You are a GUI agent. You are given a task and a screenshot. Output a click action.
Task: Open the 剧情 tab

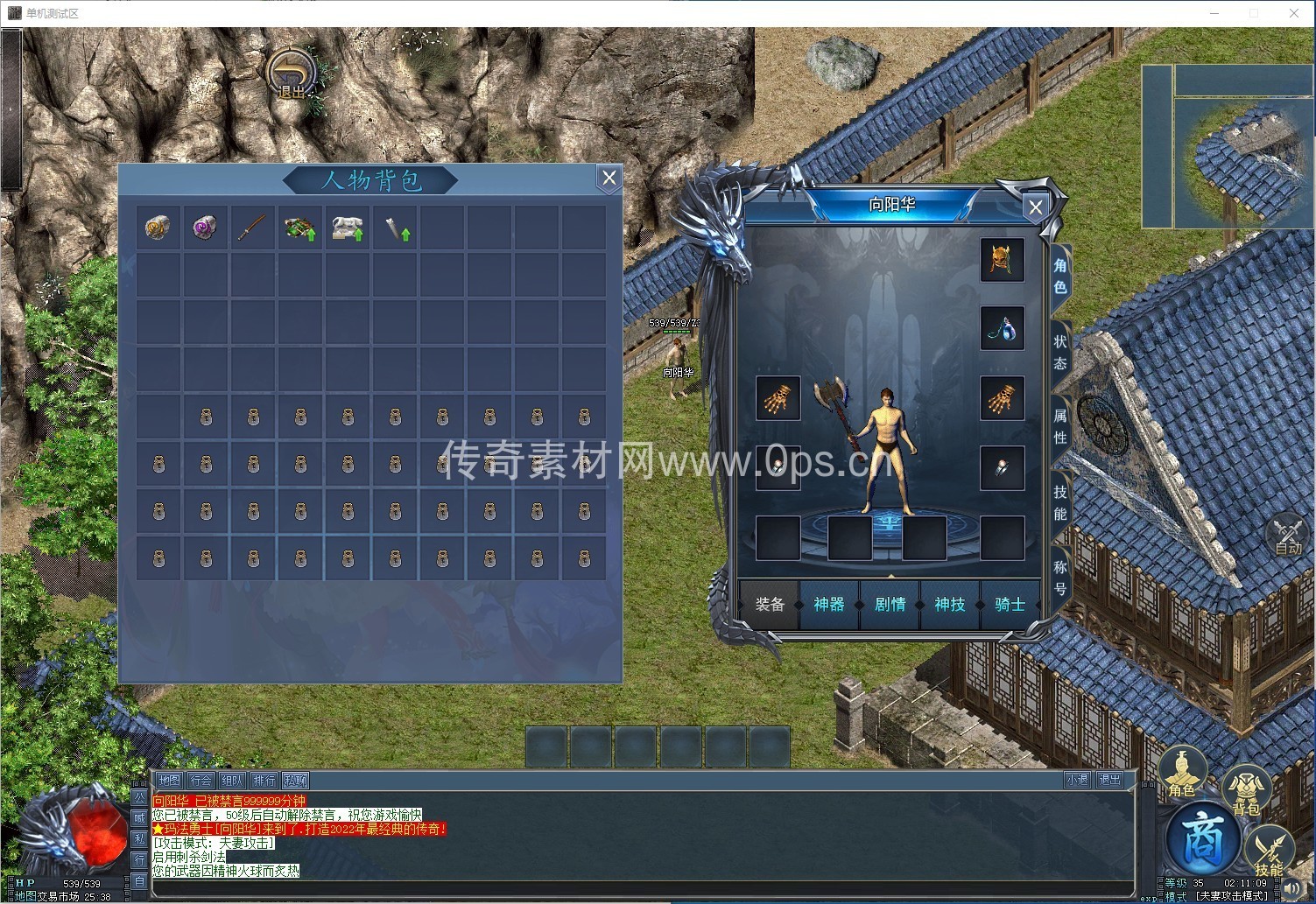890,604
